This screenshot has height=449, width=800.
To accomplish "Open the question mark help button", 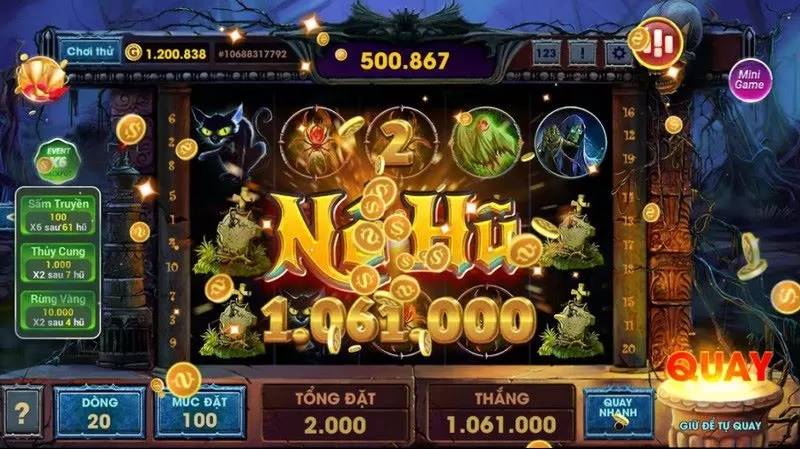I will tap(22, 411).
